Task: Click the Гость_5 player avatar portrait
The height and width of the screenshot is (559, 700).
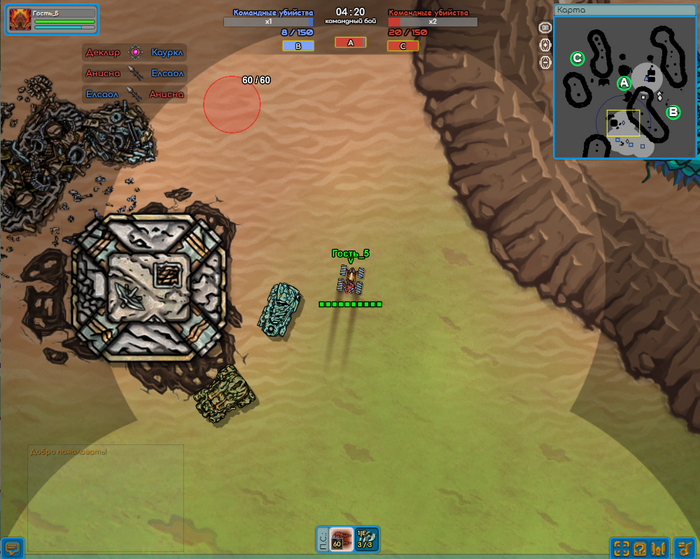Action: tap(19, 20)
